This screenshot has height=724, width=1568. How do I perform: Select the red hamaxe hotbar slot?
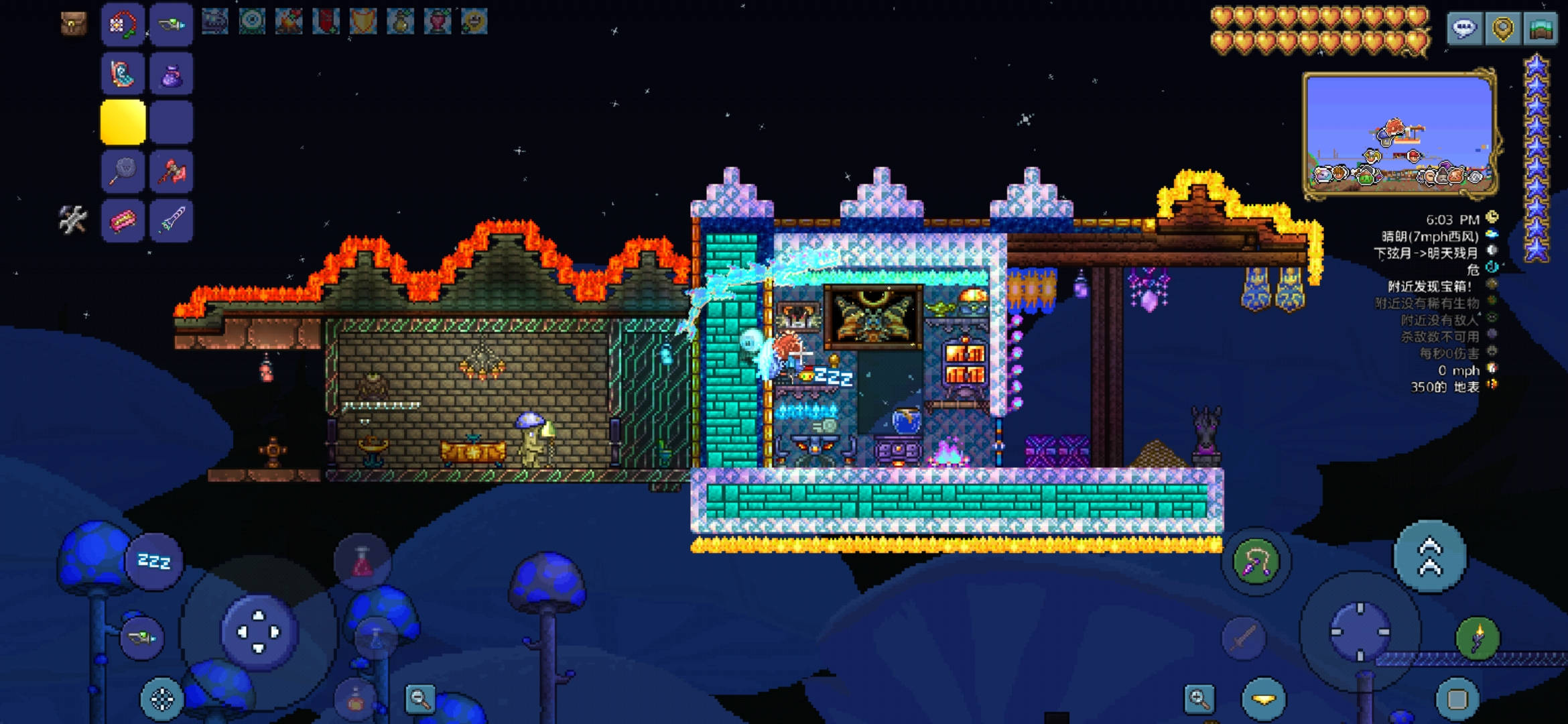[x=172, y=172]
